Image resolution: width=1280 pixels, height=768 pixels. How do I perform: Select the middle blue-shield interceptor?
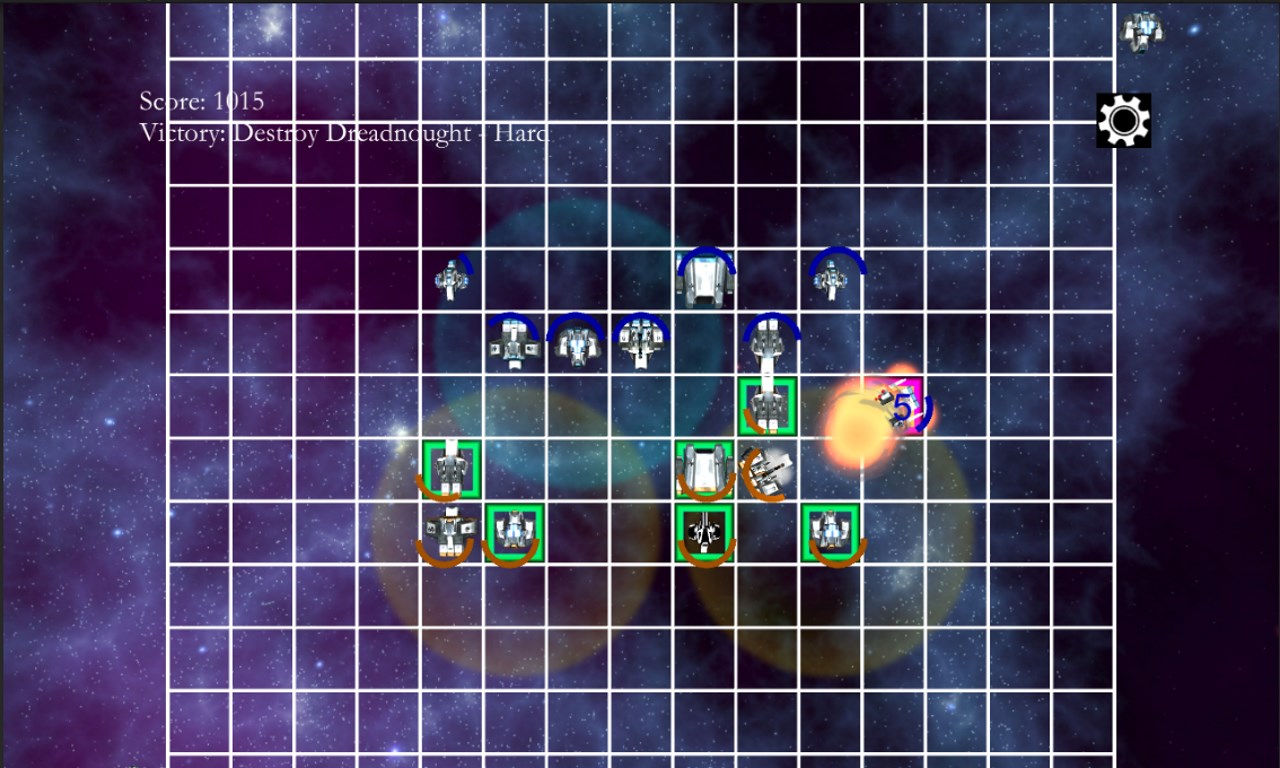pyautogui.click(x=575, y=343)
